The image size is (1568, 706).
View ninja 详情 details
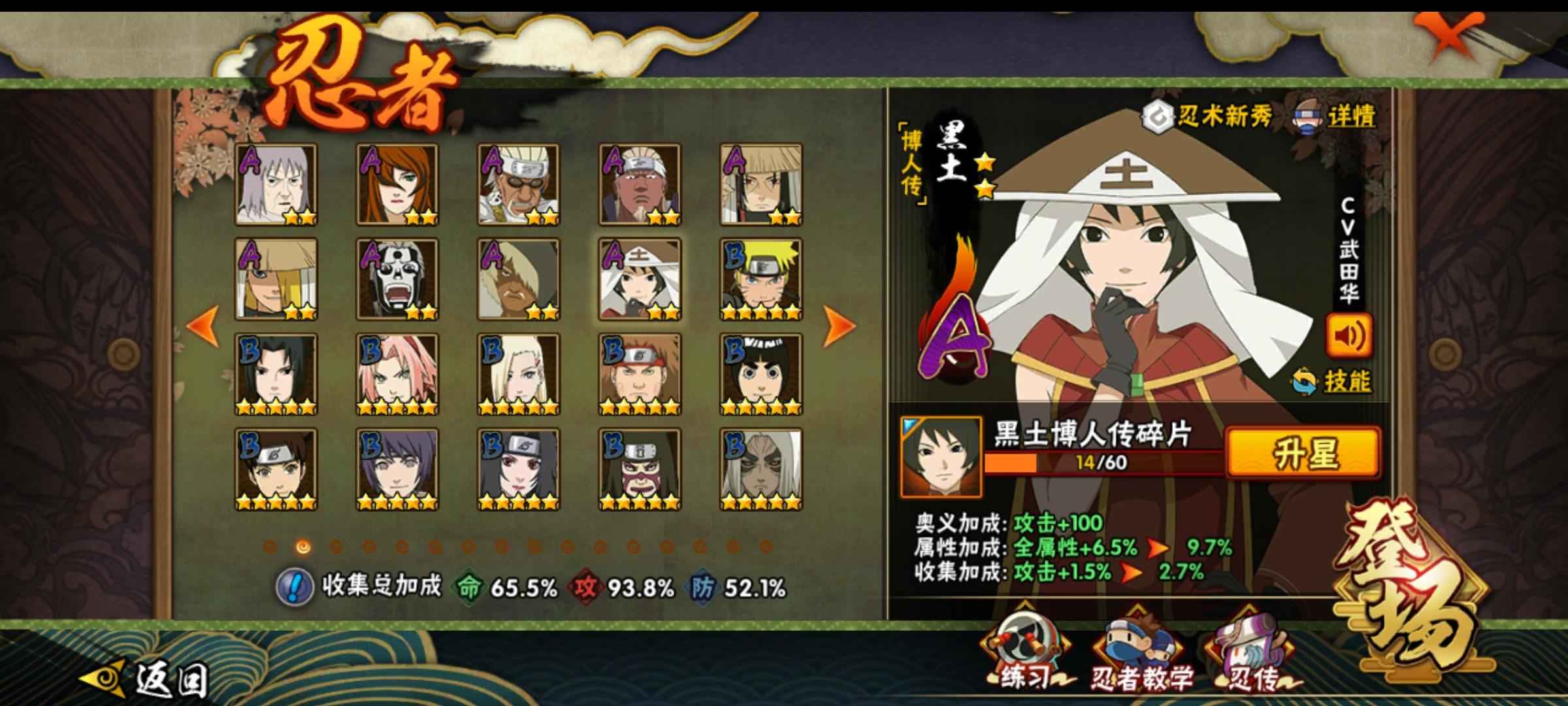pos(1335,118)
